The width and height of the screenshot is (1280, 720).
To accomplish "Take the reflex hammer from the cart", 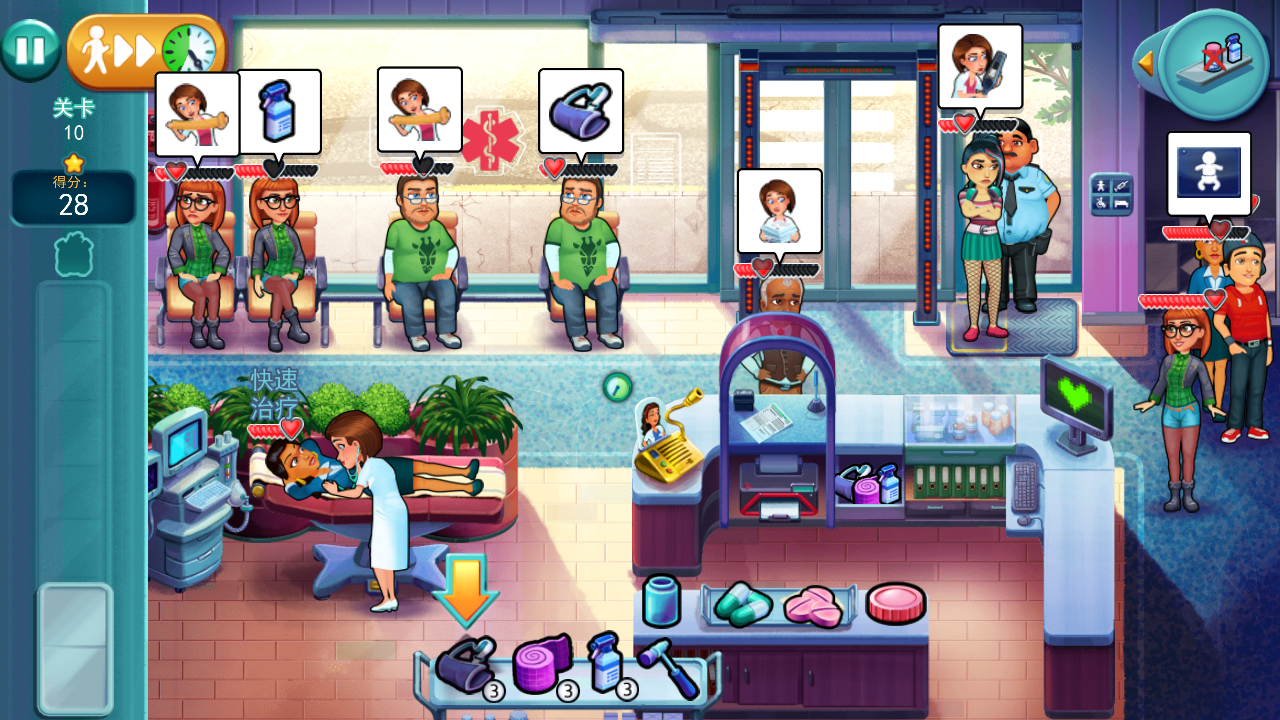I will pos(668,665).
